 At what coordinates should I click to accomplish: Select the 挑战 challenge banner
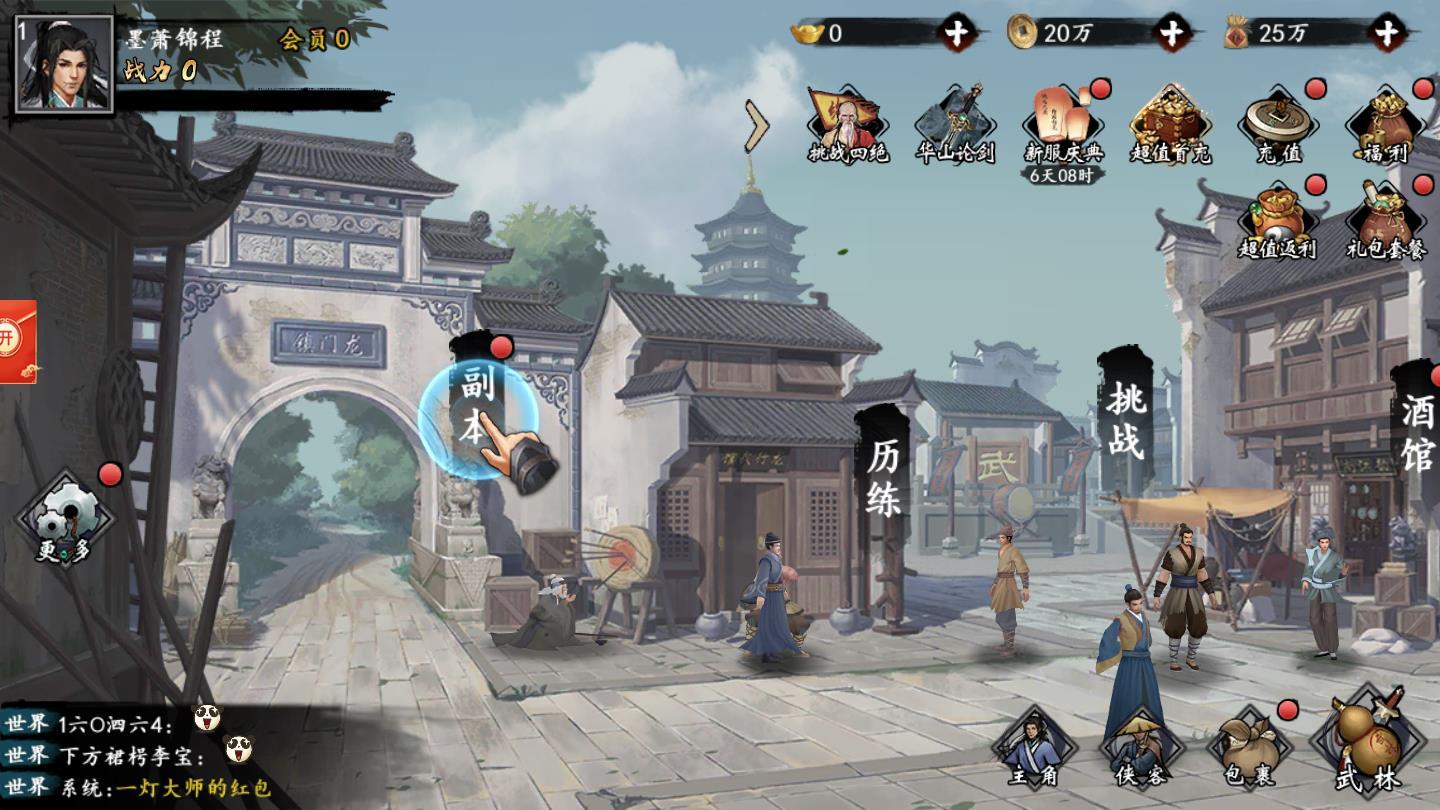tap(1125, 422)
